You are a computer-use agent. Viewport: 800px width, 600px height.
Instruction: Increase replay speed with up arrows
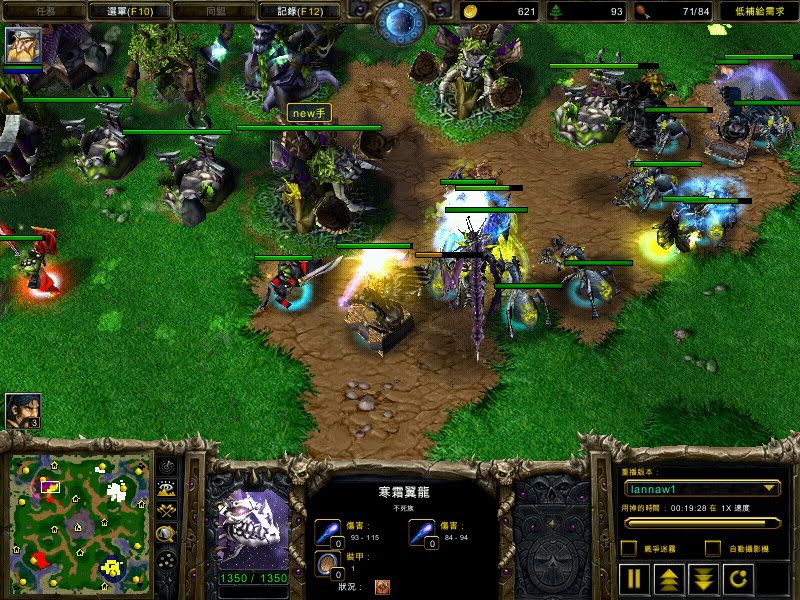click(668, 578)
